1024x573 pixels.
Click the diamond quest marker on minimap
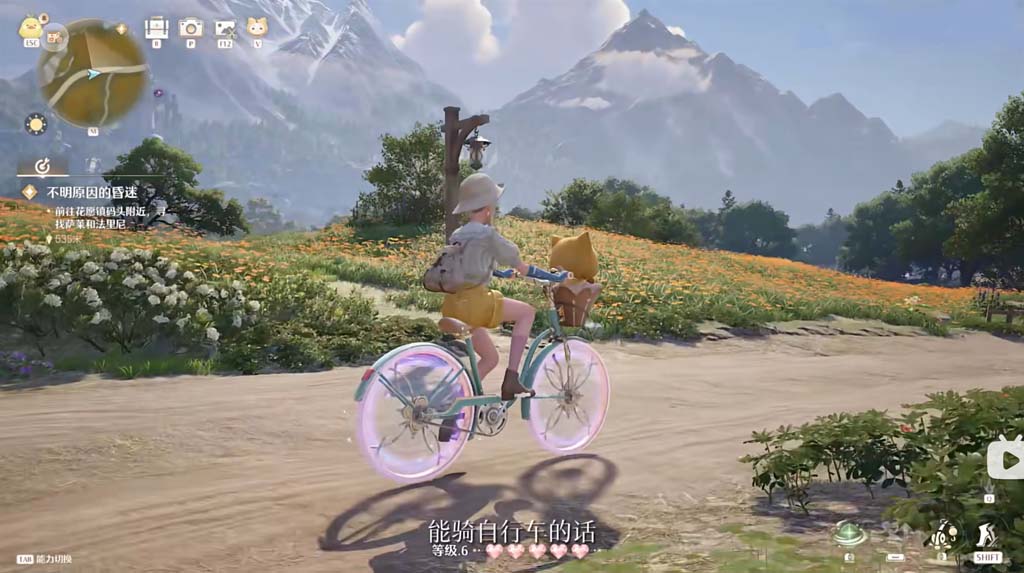(121, 29)
